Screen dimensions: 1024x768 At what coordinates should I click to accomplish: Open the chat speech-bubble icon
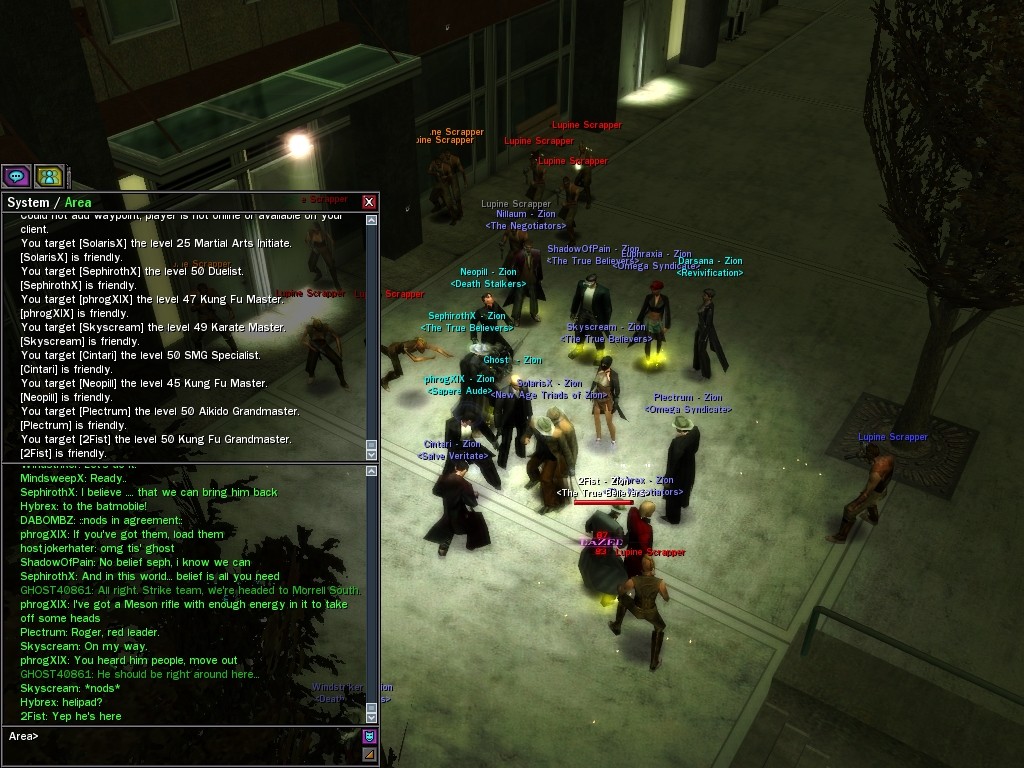tap(16, 177)
